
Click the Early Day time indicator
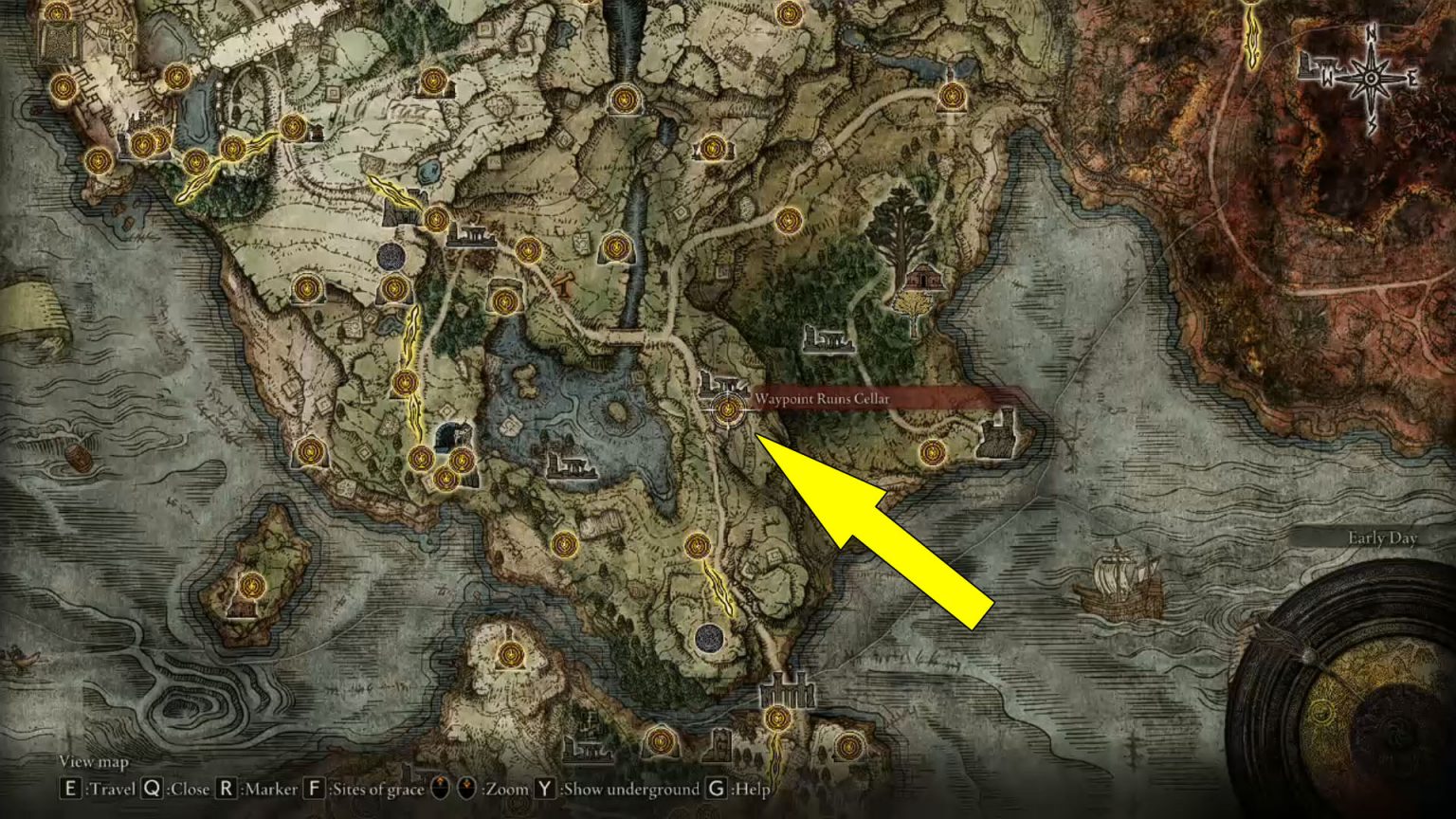click(1384, 537)
